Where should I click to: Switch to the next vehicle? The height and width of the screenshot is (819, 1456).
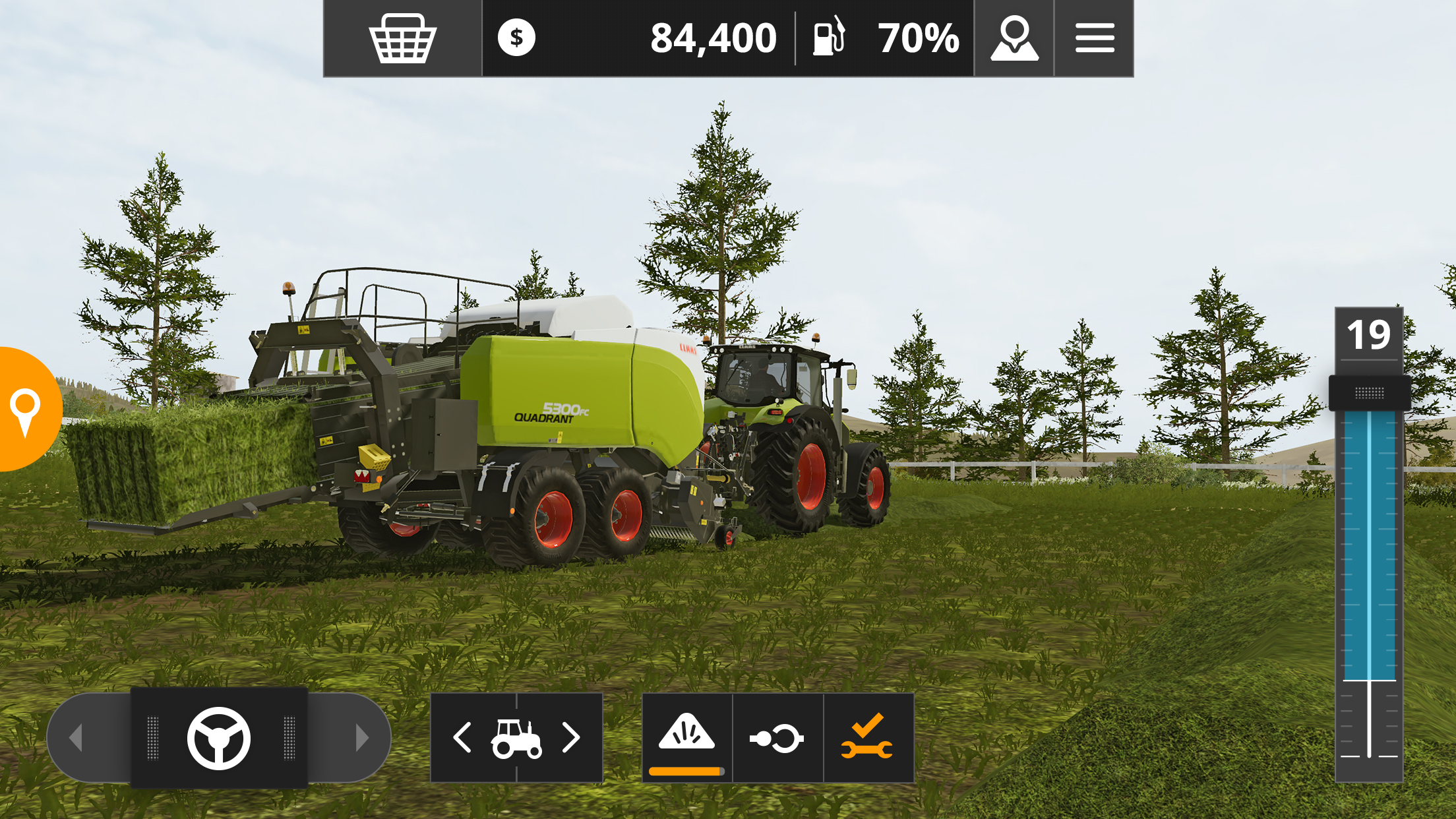pyautogui.click(x=571, y=737)
